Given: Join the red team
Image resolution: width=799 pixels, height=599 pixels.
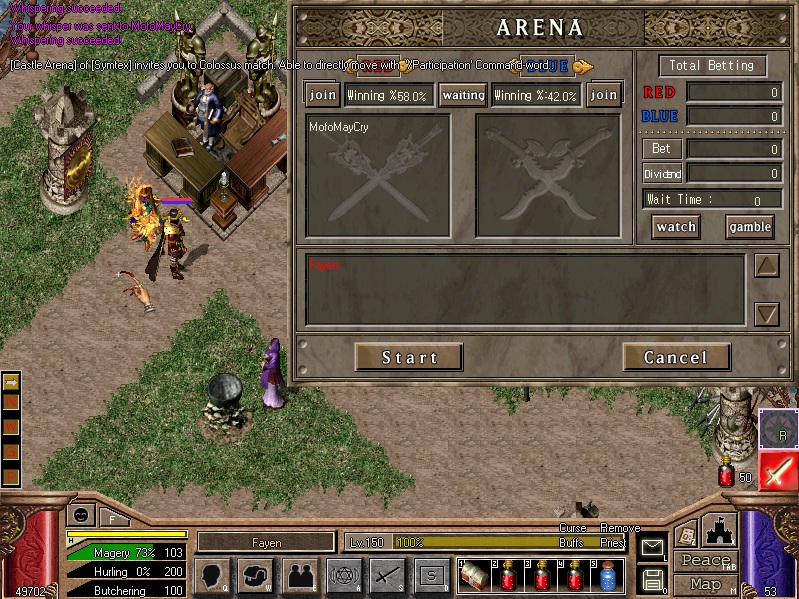Looking at the screenshot, I should (322, 95).
